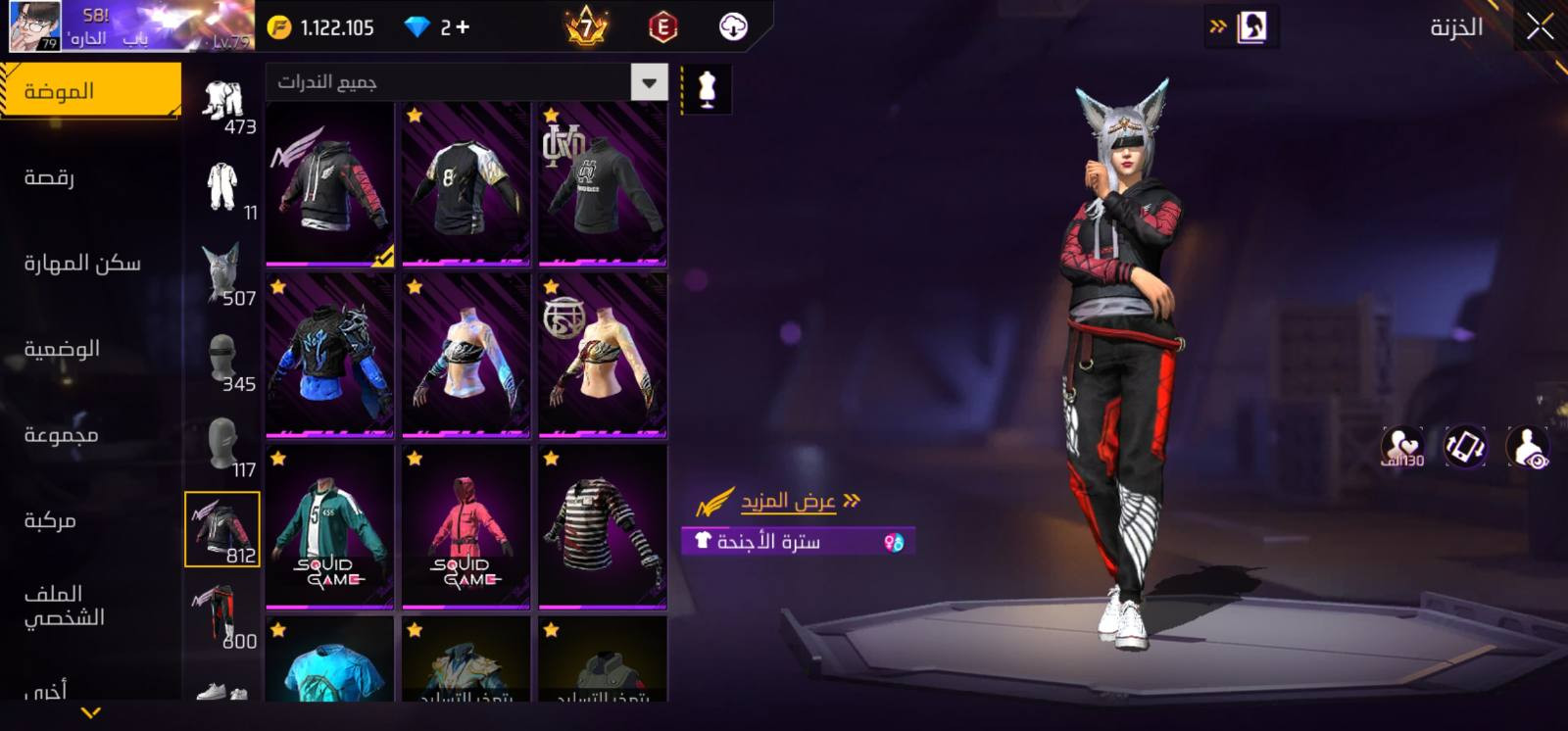
Task: Switch to the مجموعة (Collection) tab
Action: point(61,434)
